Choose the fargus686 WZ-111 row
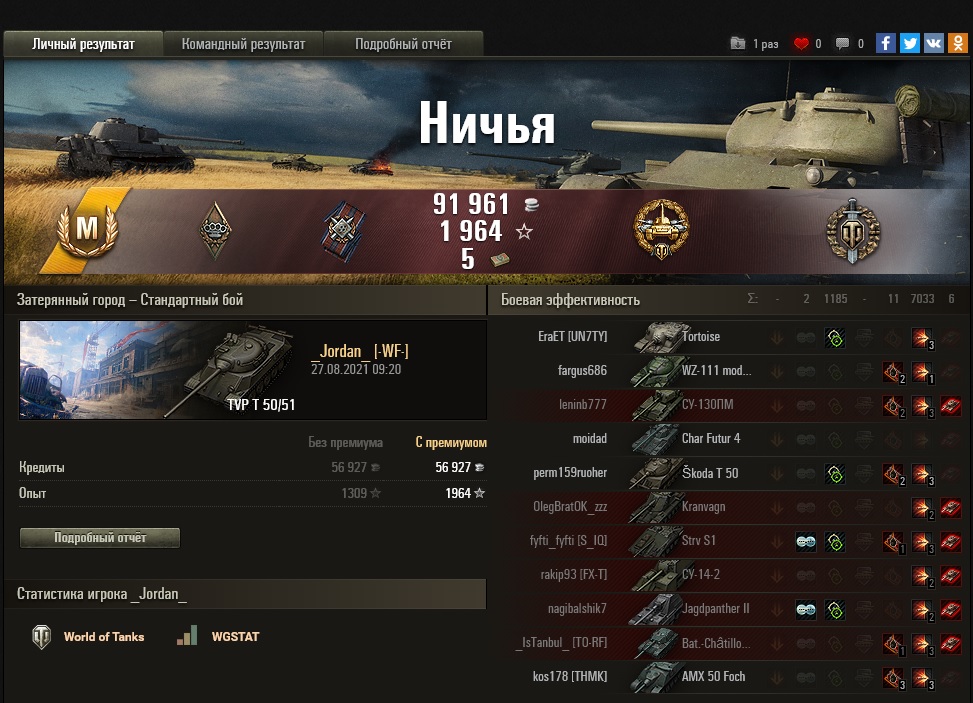 700,371
